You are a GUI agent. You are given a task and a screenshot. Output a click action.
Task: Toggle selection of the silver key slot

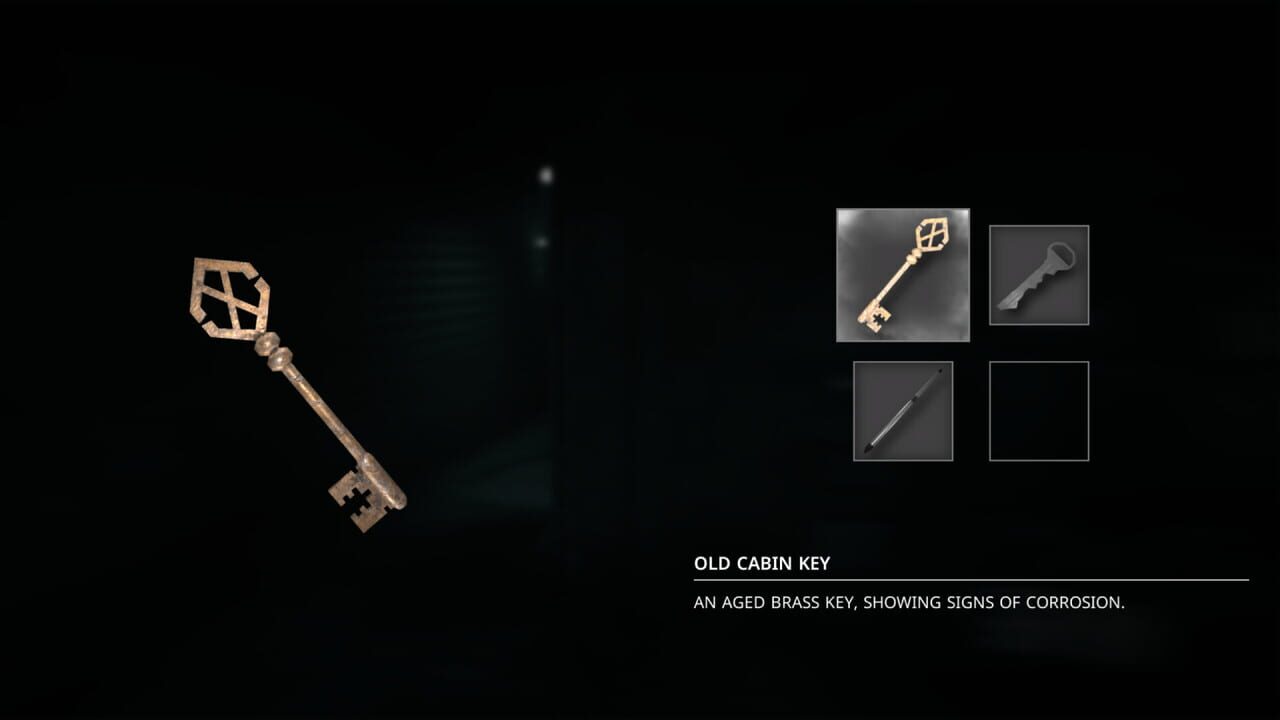click(x=1038, y=274)
